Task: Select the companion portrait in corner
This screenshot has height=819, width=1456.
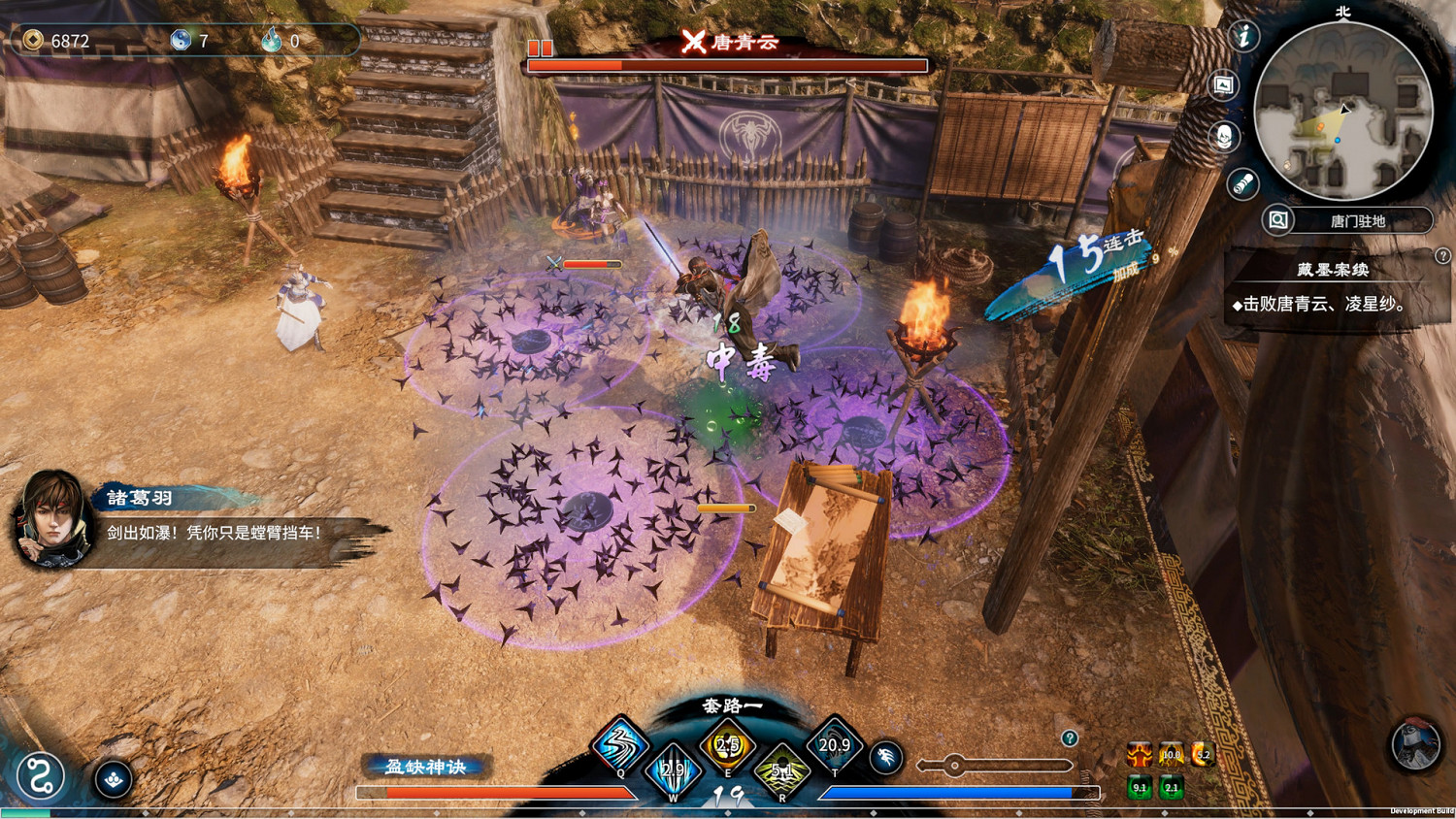Action: coord(1414,745)
